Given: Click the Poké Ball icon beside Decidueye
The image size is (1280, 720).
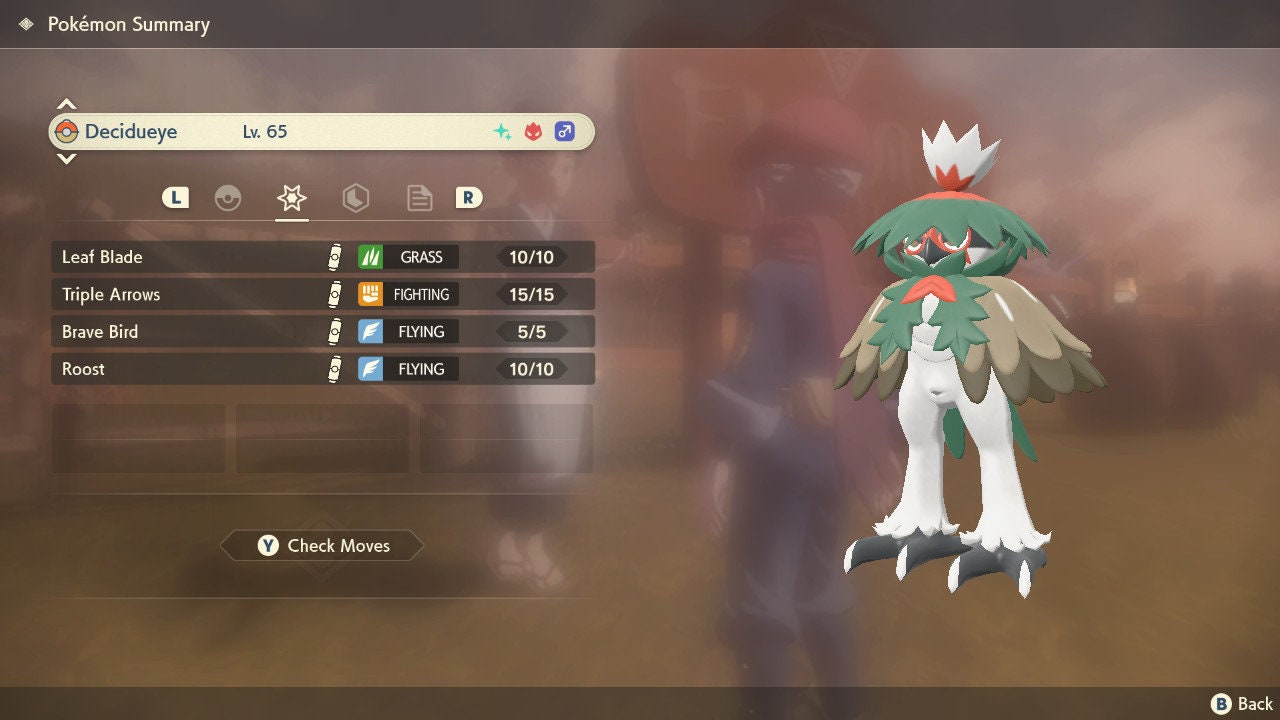Looking at the screenshot, I should (67, 131).
